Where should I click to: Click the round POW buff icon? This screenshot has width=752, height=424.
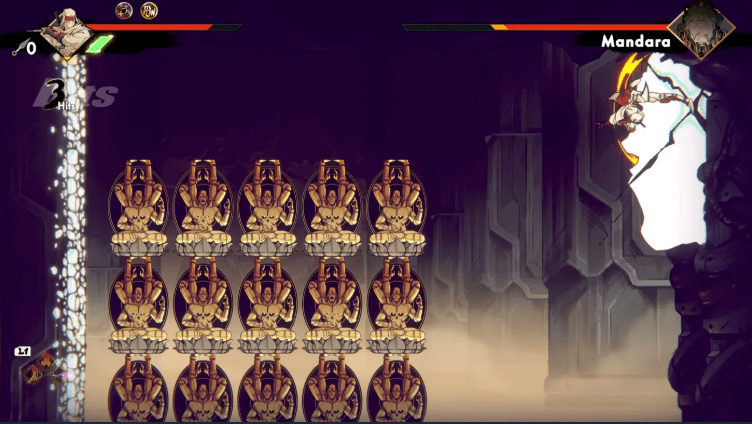point(149,11)
